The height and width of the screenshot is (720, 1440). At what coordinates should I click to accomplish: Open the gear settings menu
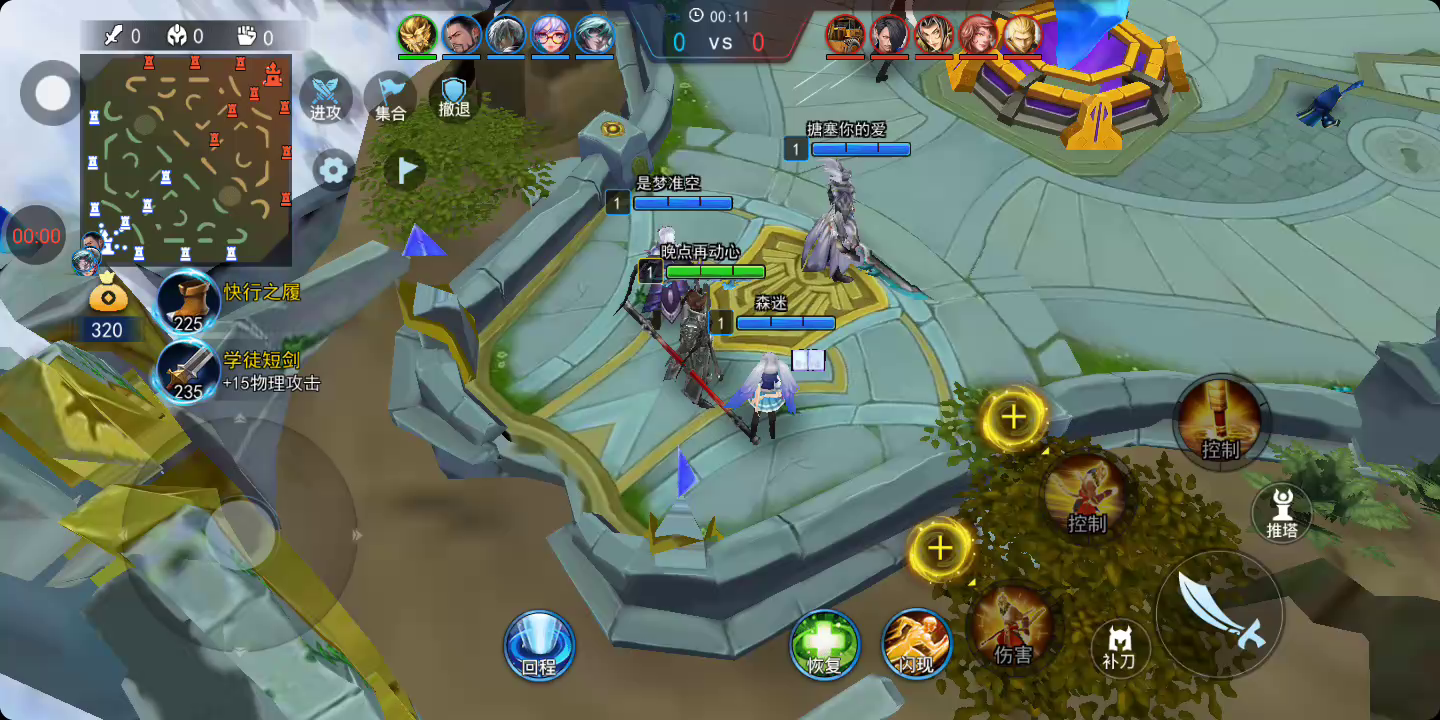click(333, 170)
